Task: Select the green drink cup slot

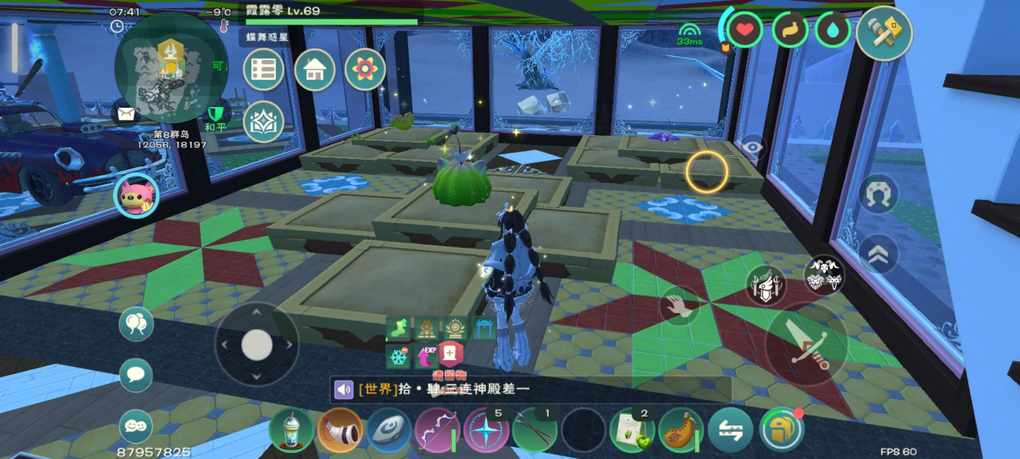Action: pos(291,430)
